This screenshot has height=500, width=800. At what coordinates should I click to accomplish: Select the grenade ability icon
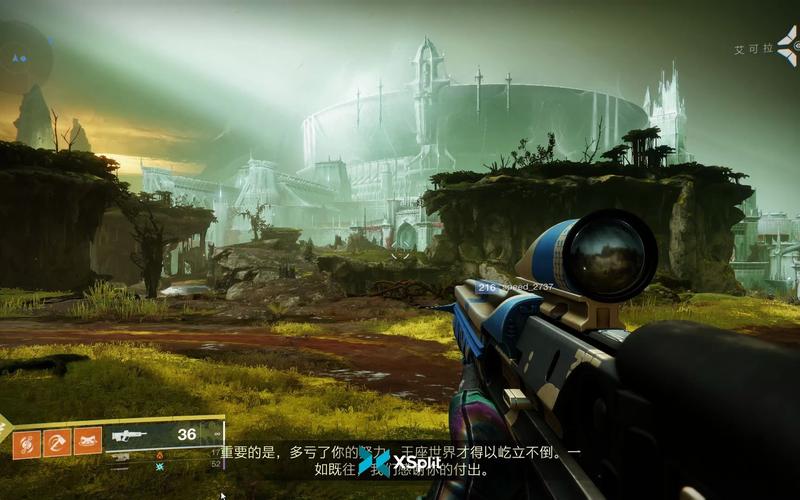click(x=26, y=441)
